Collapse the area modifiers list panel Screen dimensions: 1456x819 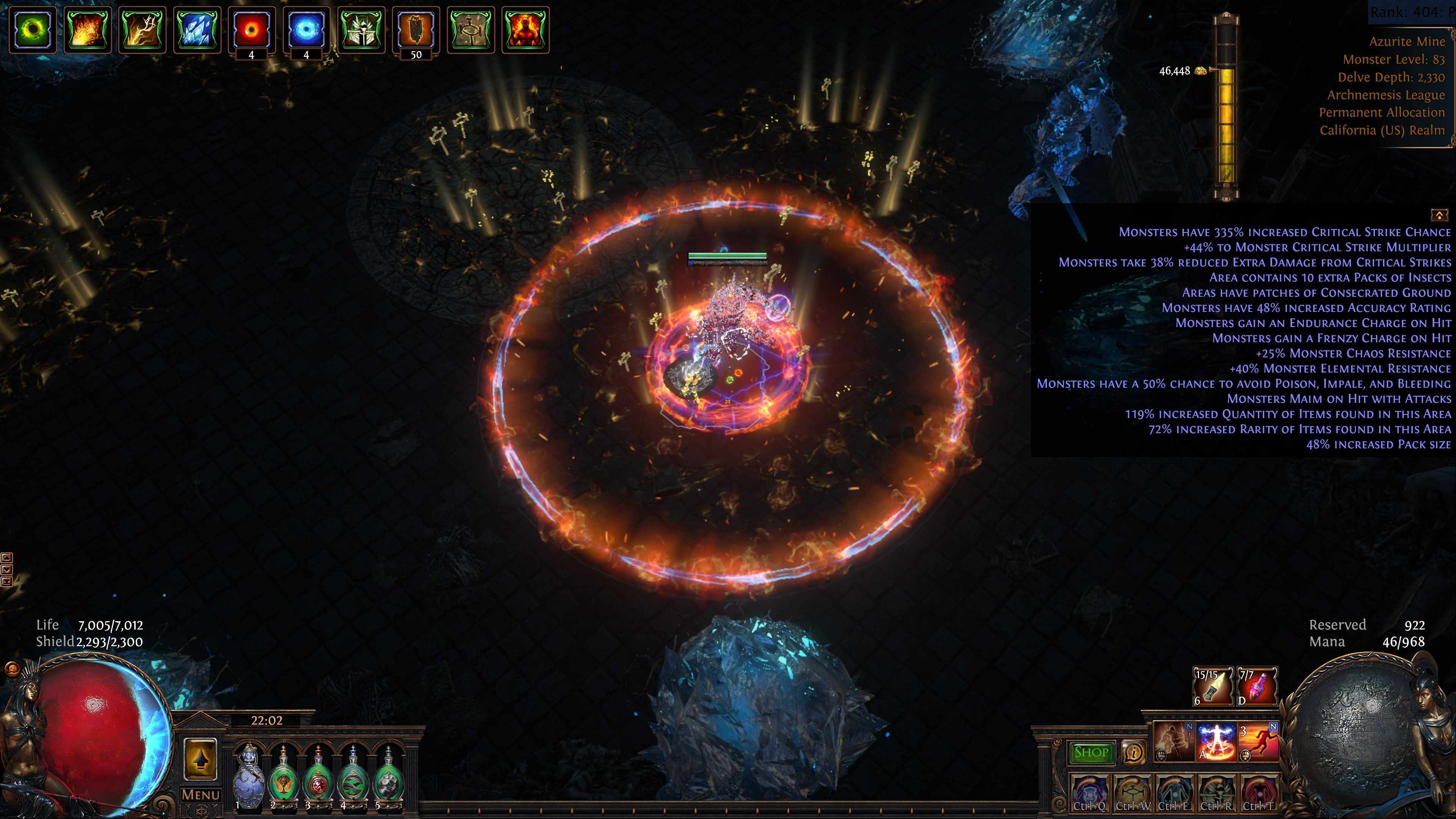(x=1439, y=215)
